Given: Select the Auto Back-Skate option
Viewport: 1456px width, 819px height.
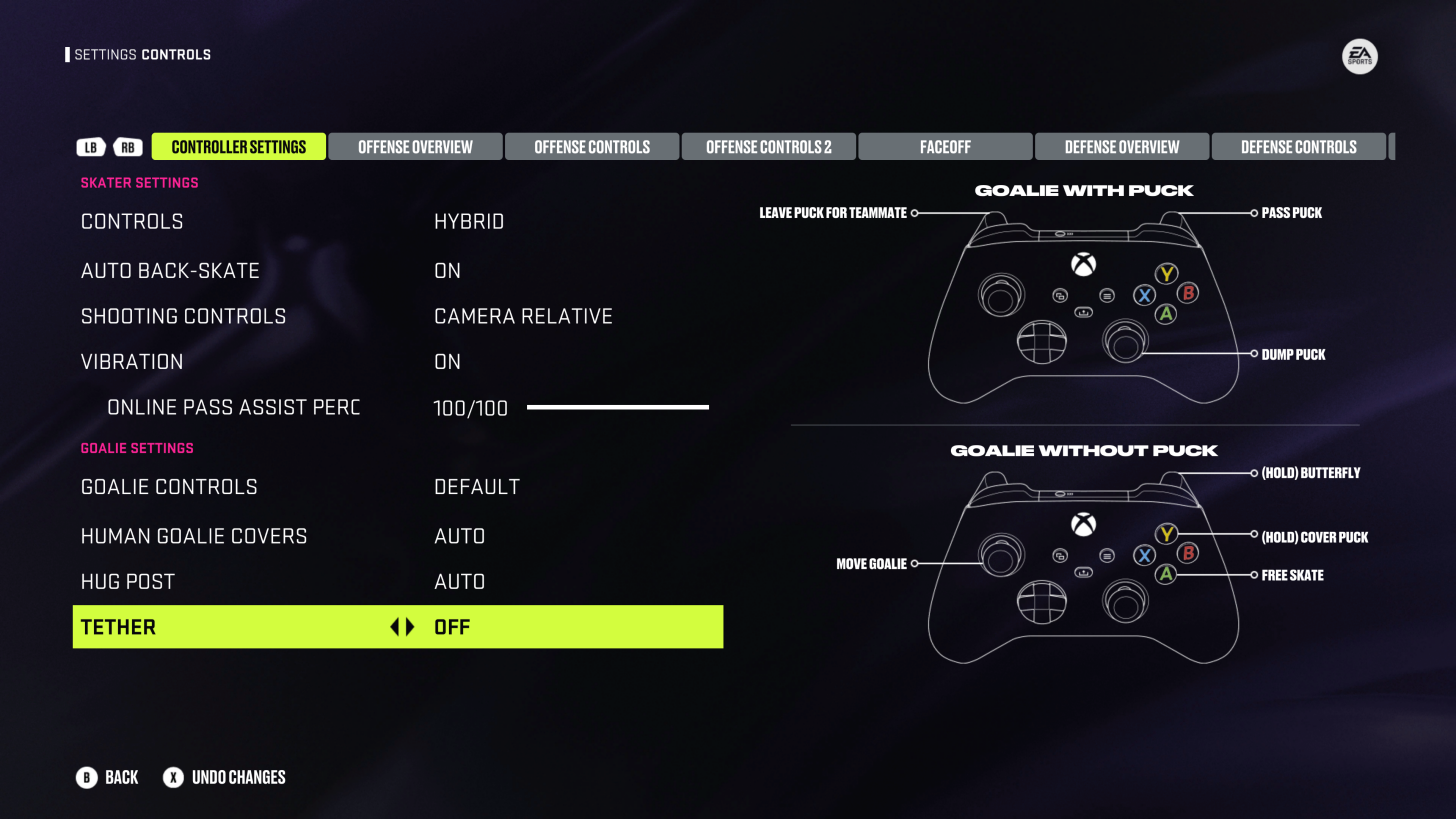Looking at the screenshot, I should [397, 271].
